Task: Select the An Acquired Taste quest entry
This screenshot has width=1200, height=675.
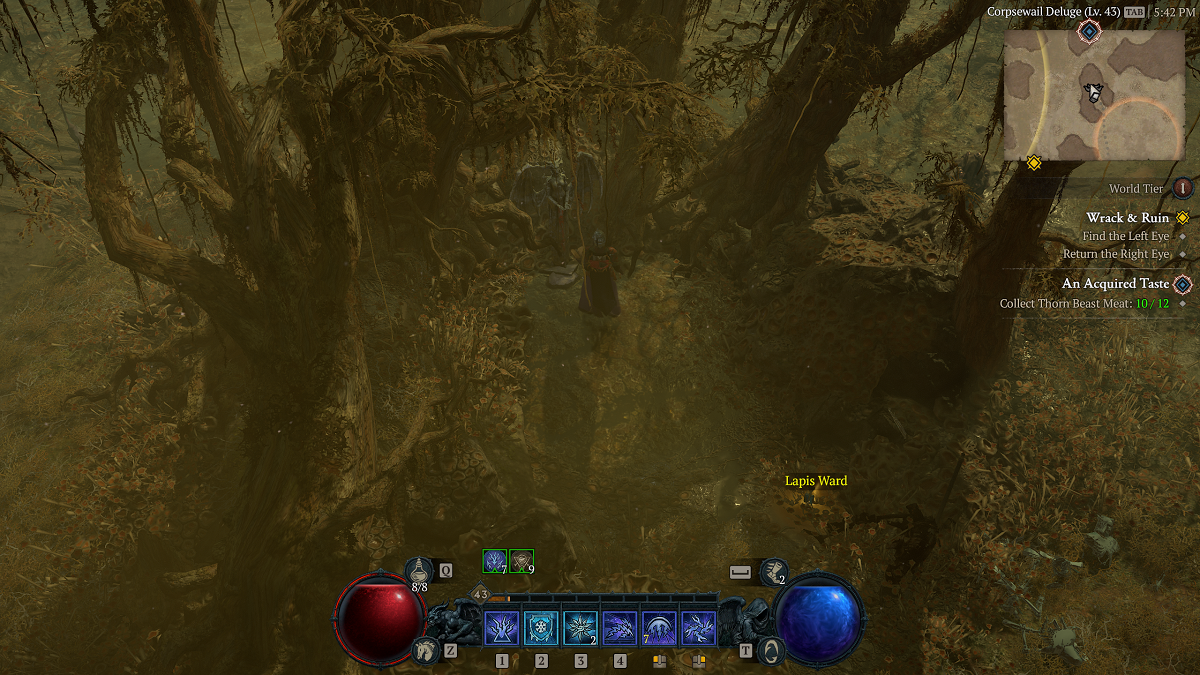Action: 1115,284
